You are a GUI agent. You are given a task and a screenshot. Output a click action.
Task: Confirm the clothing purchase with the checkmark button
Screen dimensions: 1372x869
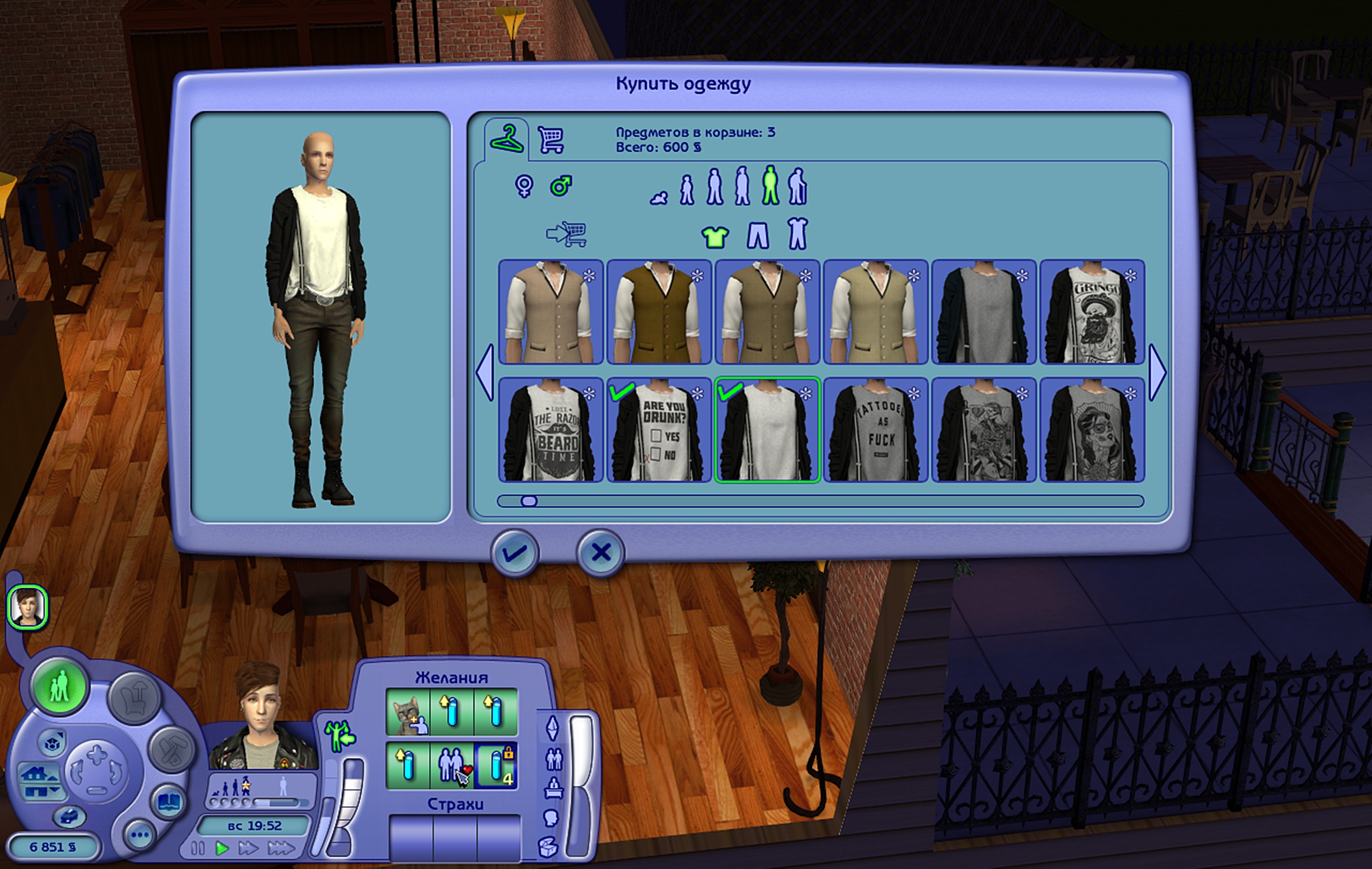pyautogui.click(x=515, y=553)
